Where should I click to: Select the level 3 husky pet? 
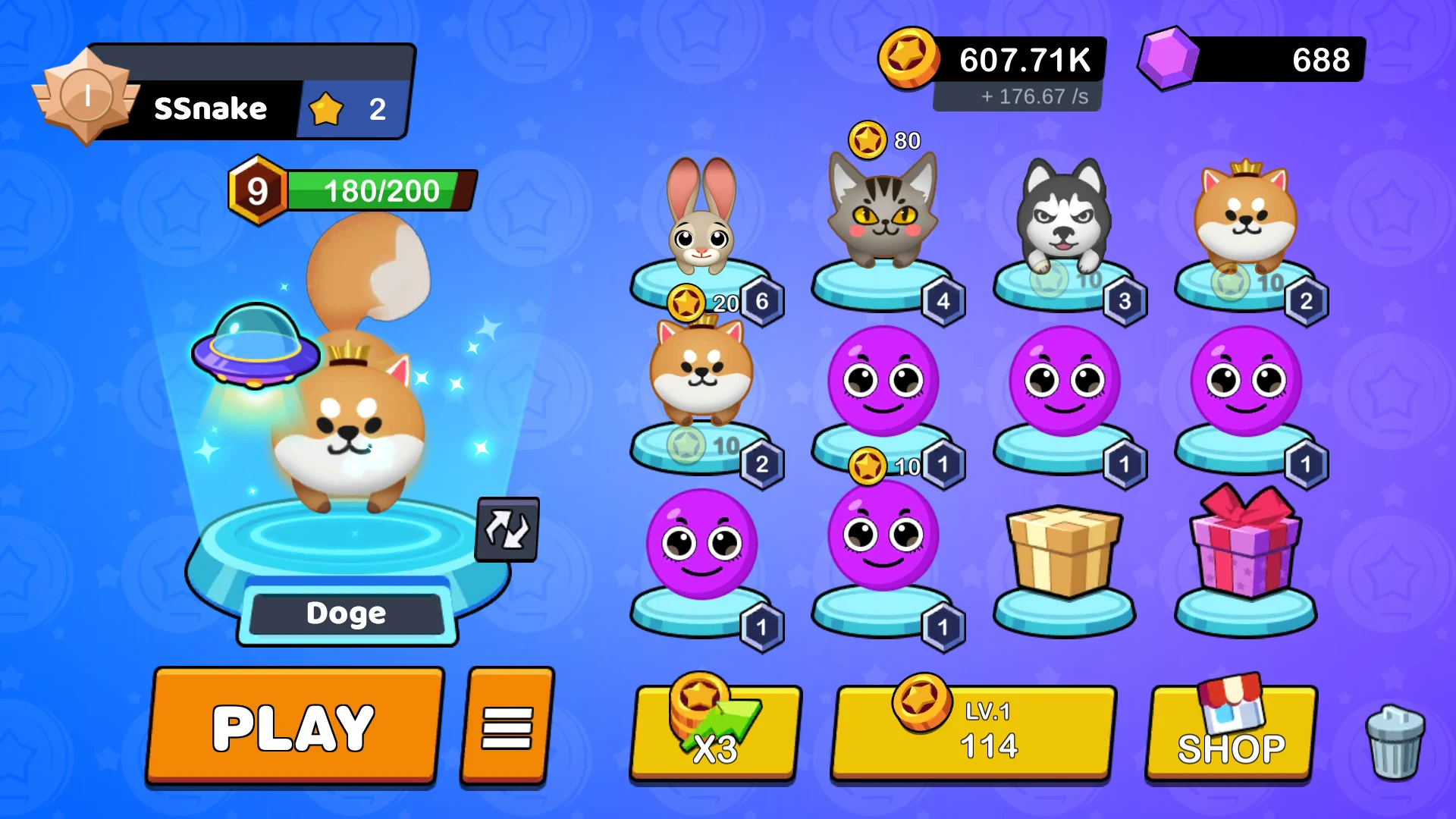point(1064,216)
